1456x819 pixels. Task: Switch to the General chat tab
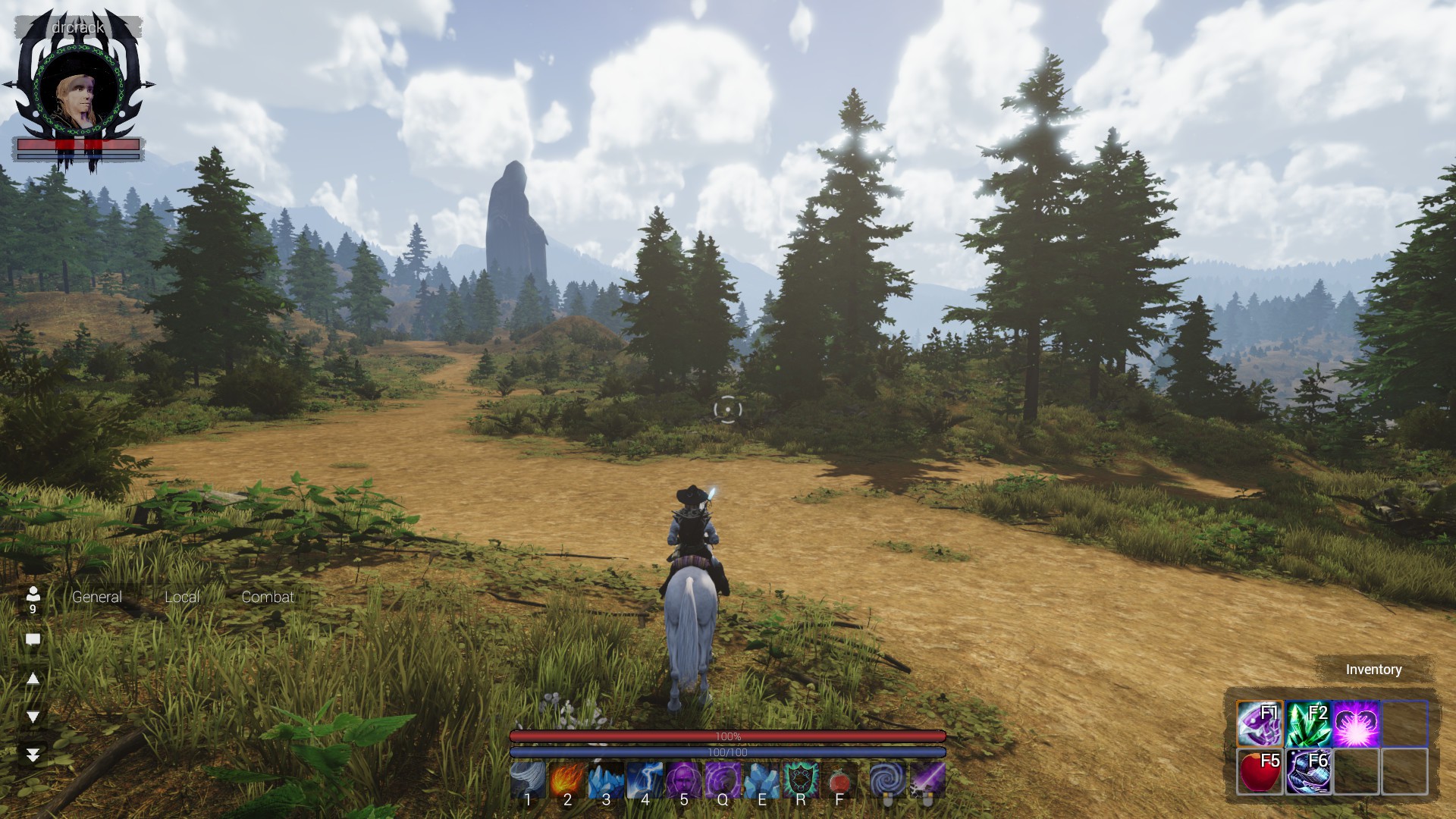(x=96, y=597)
